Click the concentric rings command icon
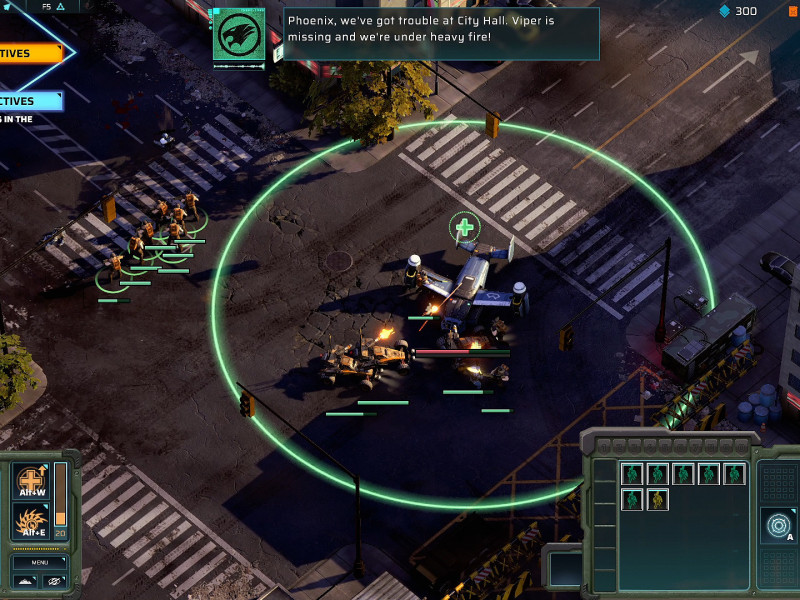Viewport: 800px width, 600px height. point(775,524)
